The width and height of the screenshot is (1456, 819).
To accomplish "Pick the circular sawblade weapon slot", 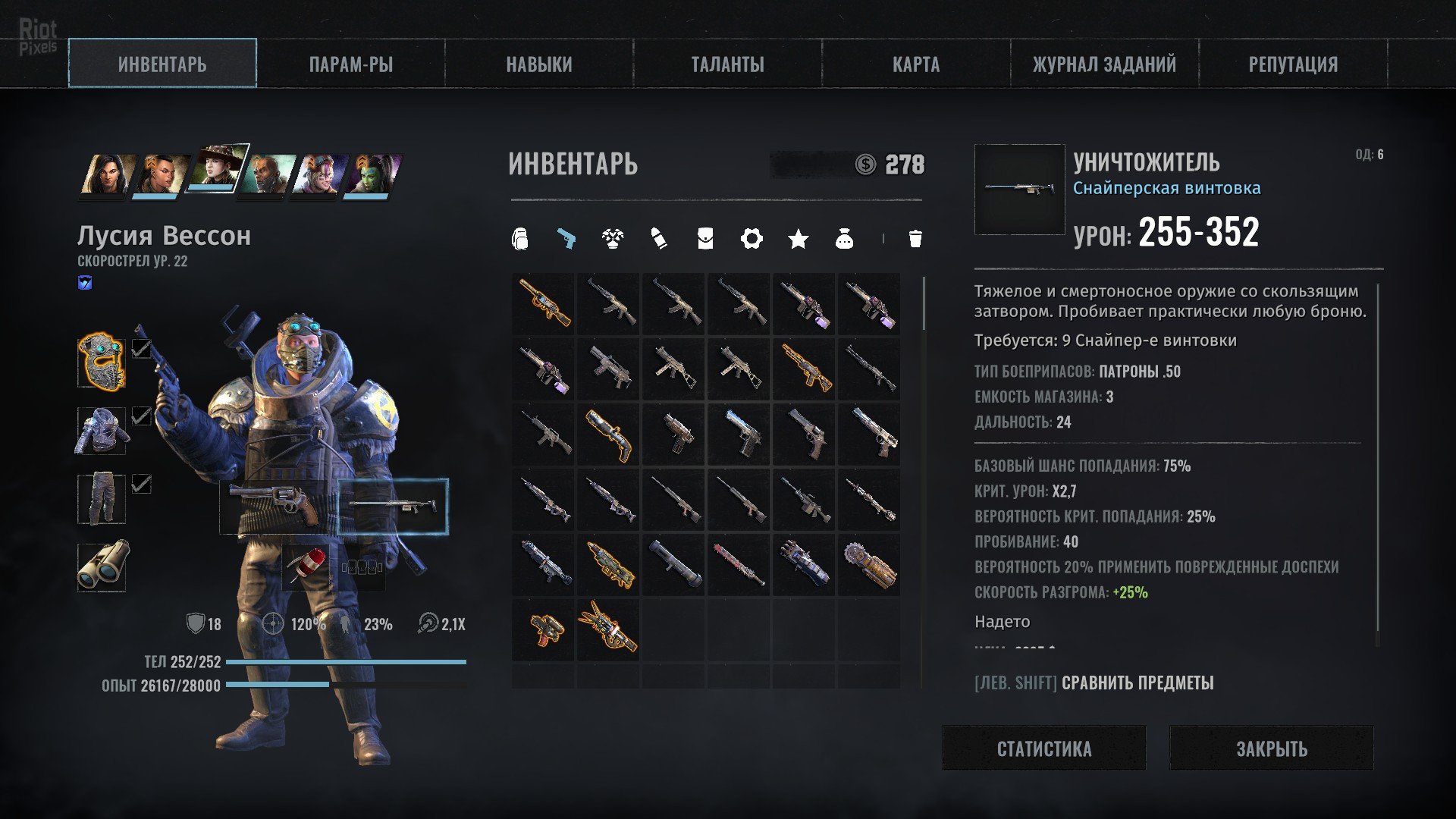I will tap(869, 566).
